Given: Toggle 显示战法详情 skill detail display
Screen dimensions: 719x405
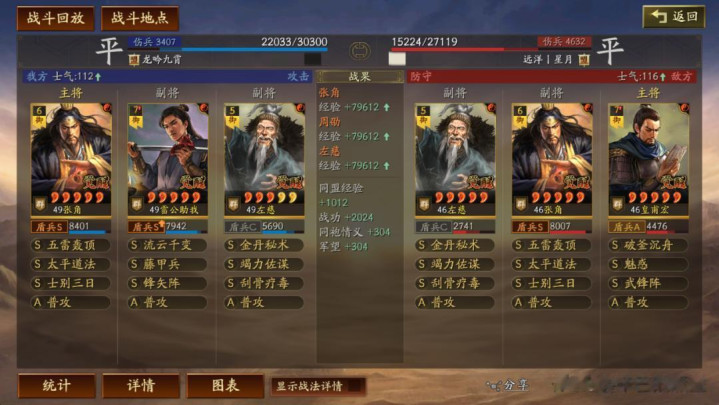Looking at the screenshot, I should coord(316,386).
